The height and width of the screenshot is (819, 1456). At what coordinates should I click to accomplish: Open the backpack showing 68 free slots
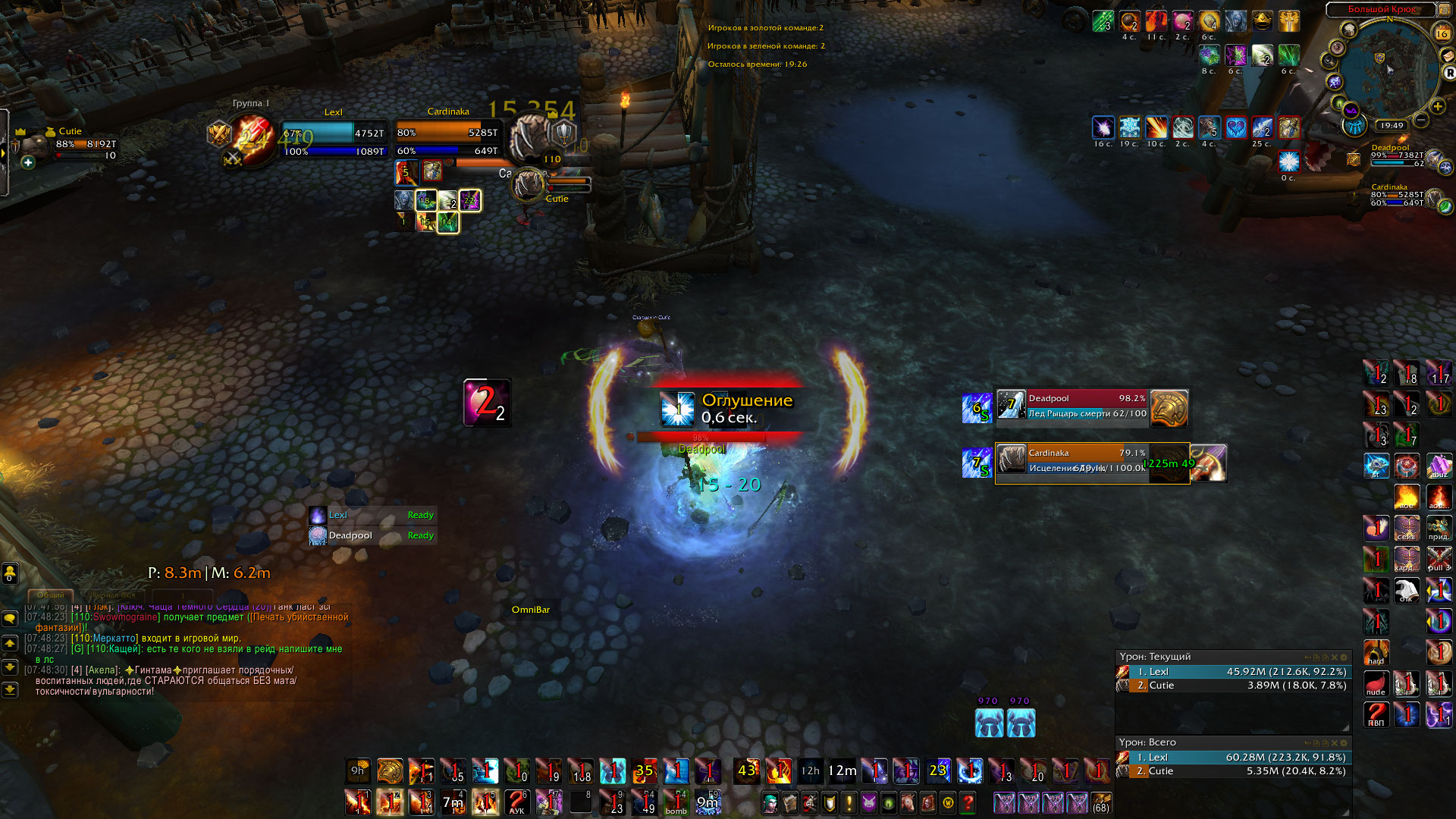pos(1101,802)
